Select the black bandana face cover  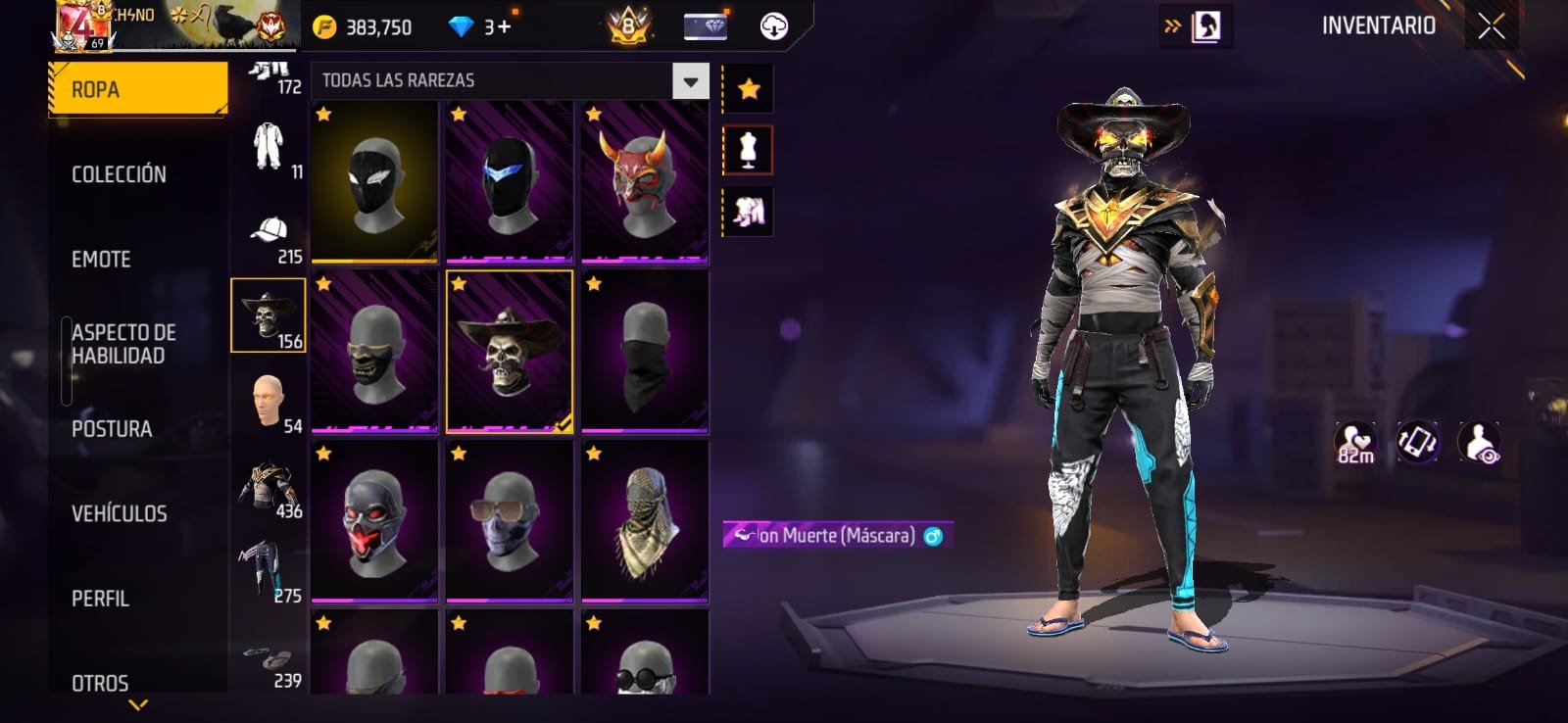644,352
